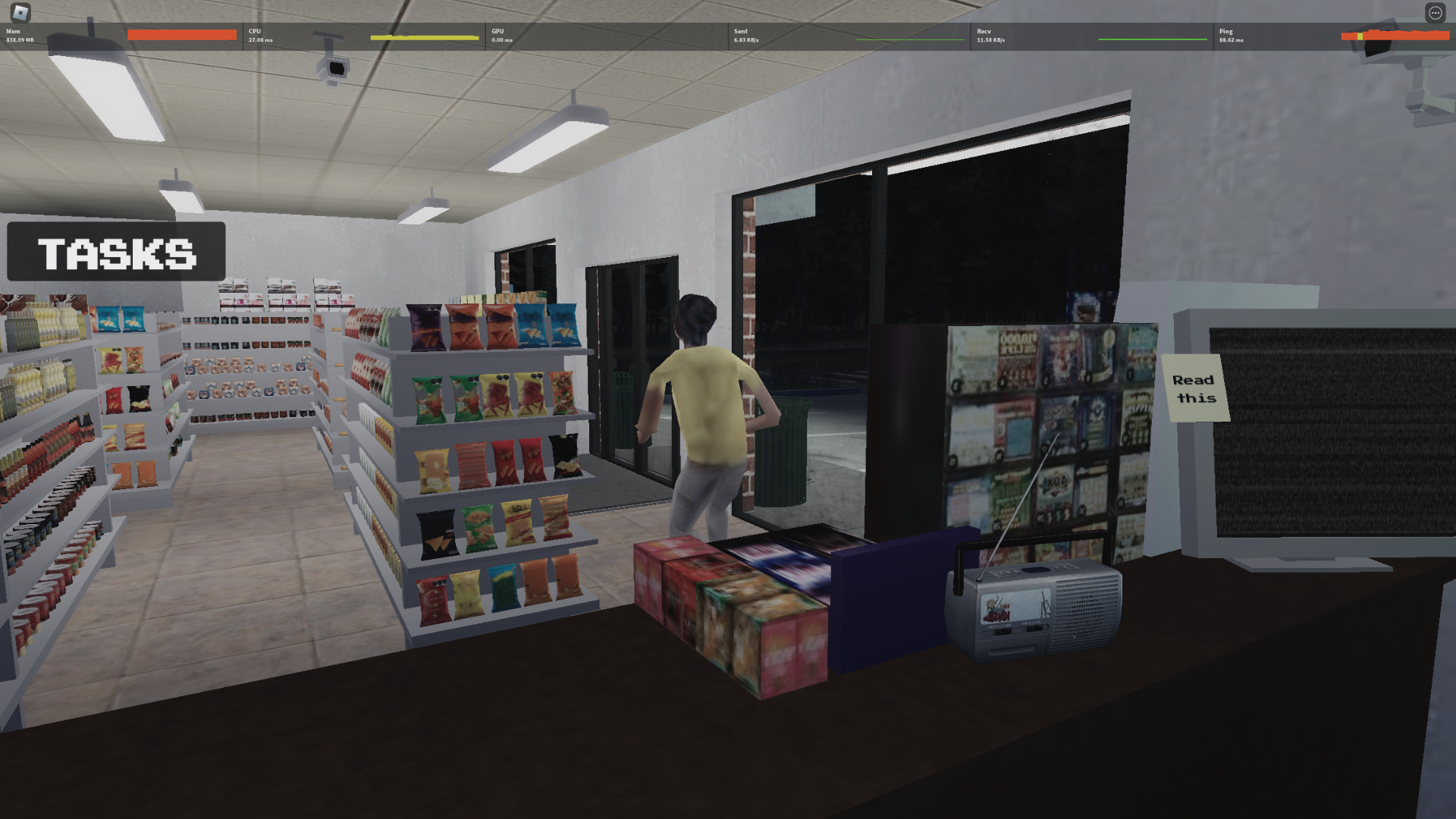Image resolution: width=1456 pixels, height=819 pixels.
Task: Select the Recv section of the stats menu
Action: (986, 36)
